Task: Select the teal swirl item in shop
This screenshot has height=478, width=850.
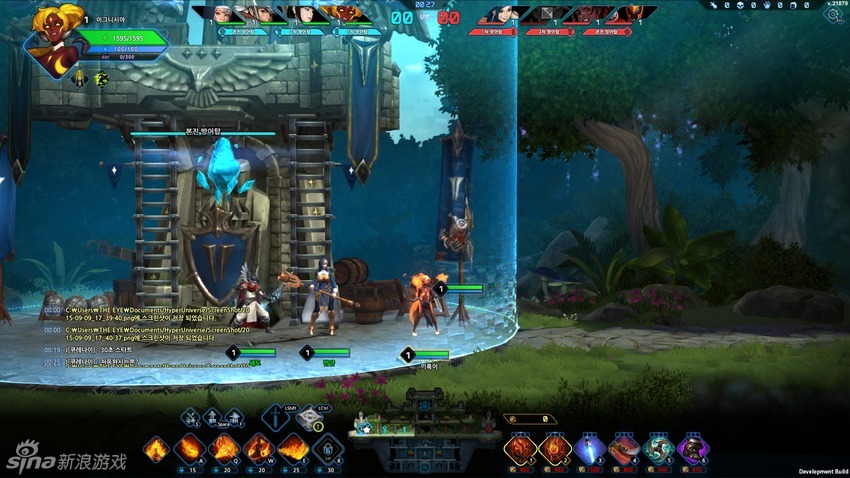Action: pyautogui.click(x=658, y=449)
